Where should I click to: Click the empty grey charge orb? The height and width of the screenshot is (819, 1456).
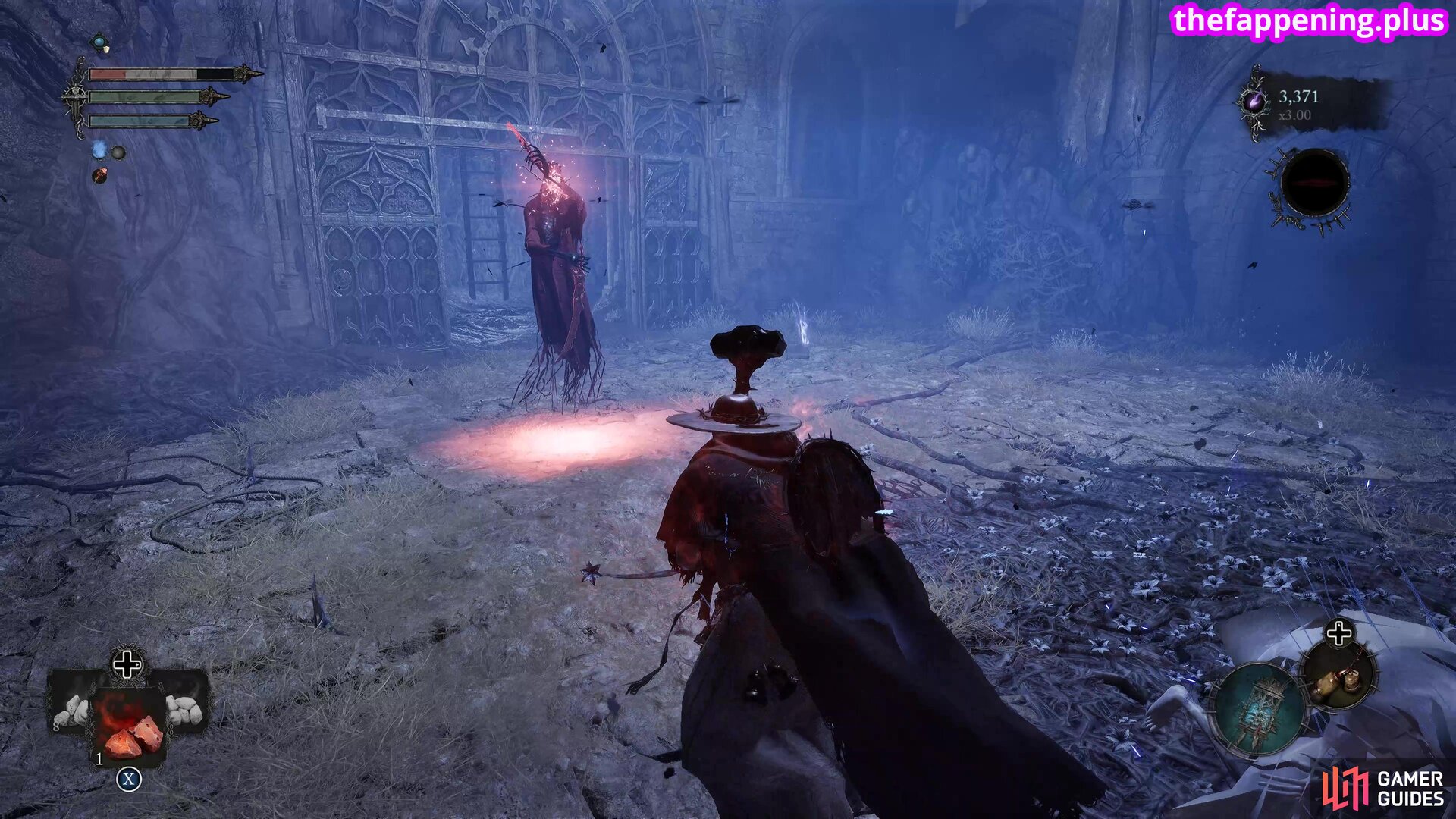click(118, 153)
